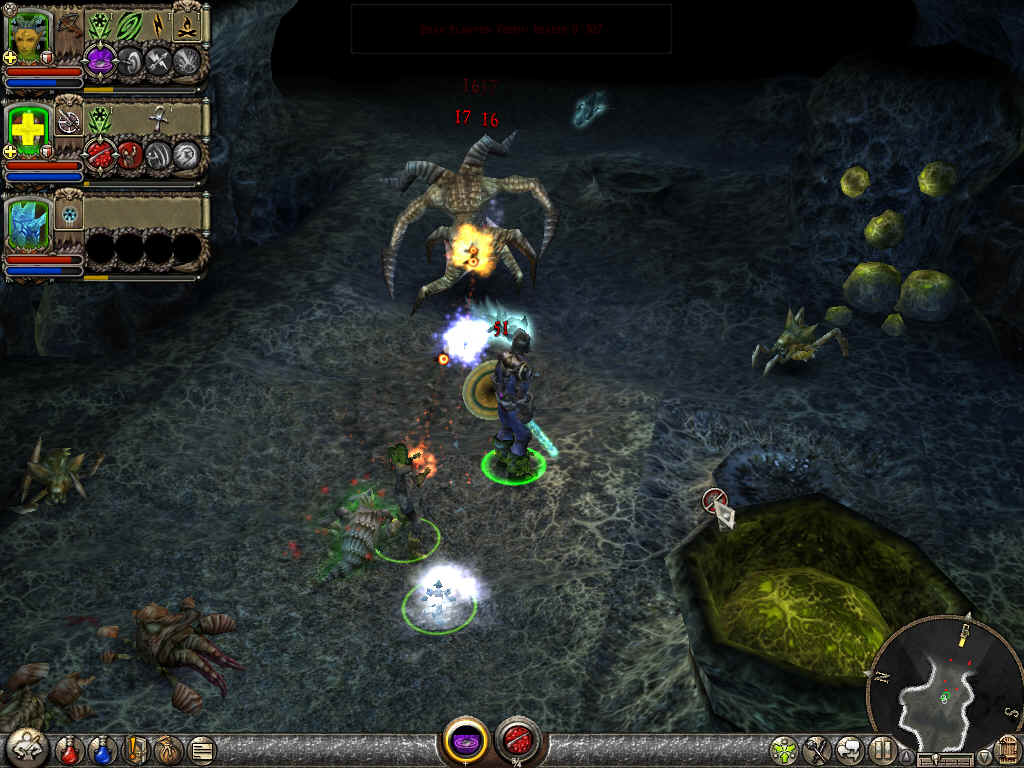The image size is (1024, 768).
Task: Click the red power button at bottom center
Action: [x=517, y=742]
